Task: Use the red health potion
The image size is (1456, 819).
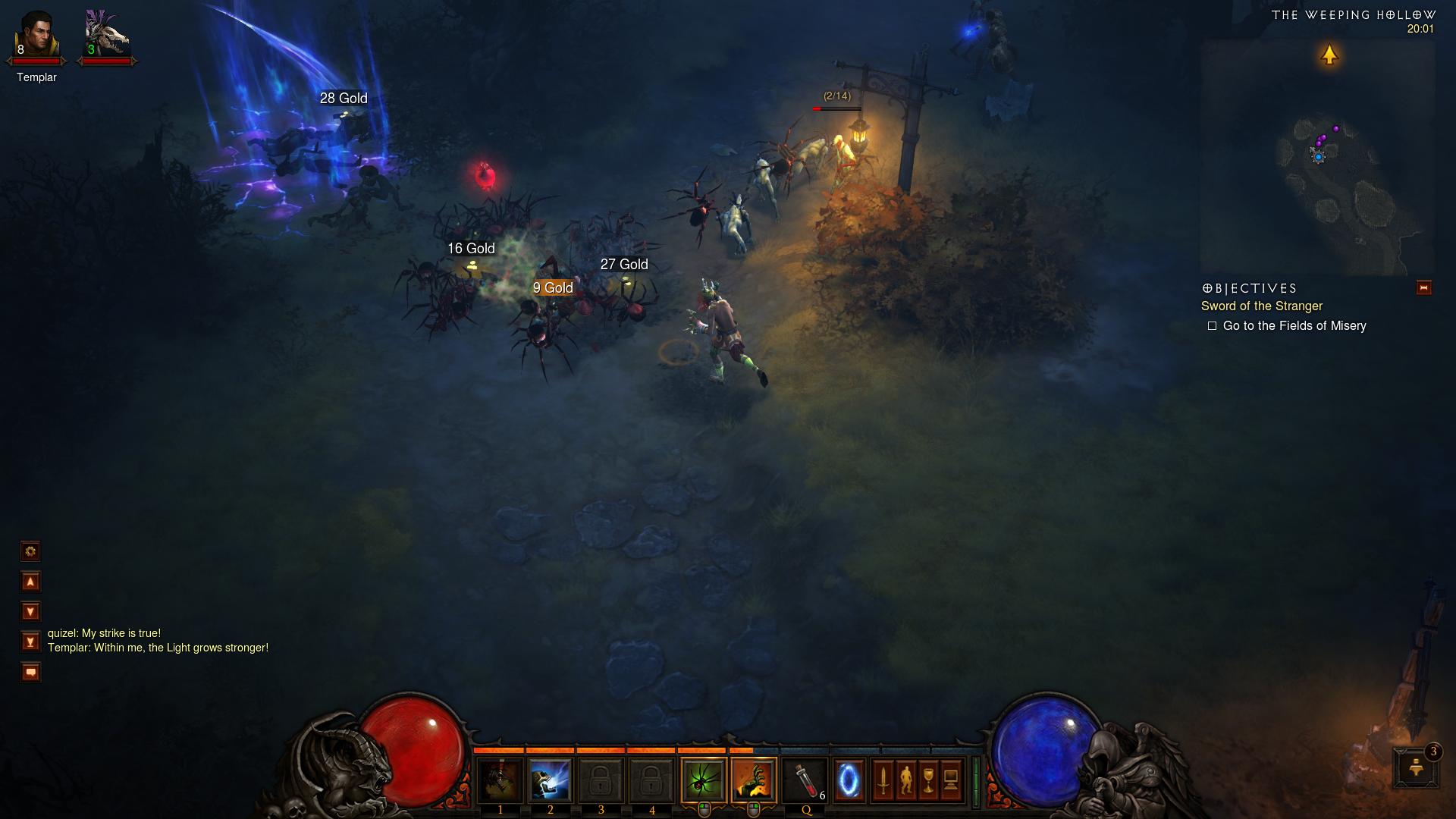Action: click(x=805, y=780)
